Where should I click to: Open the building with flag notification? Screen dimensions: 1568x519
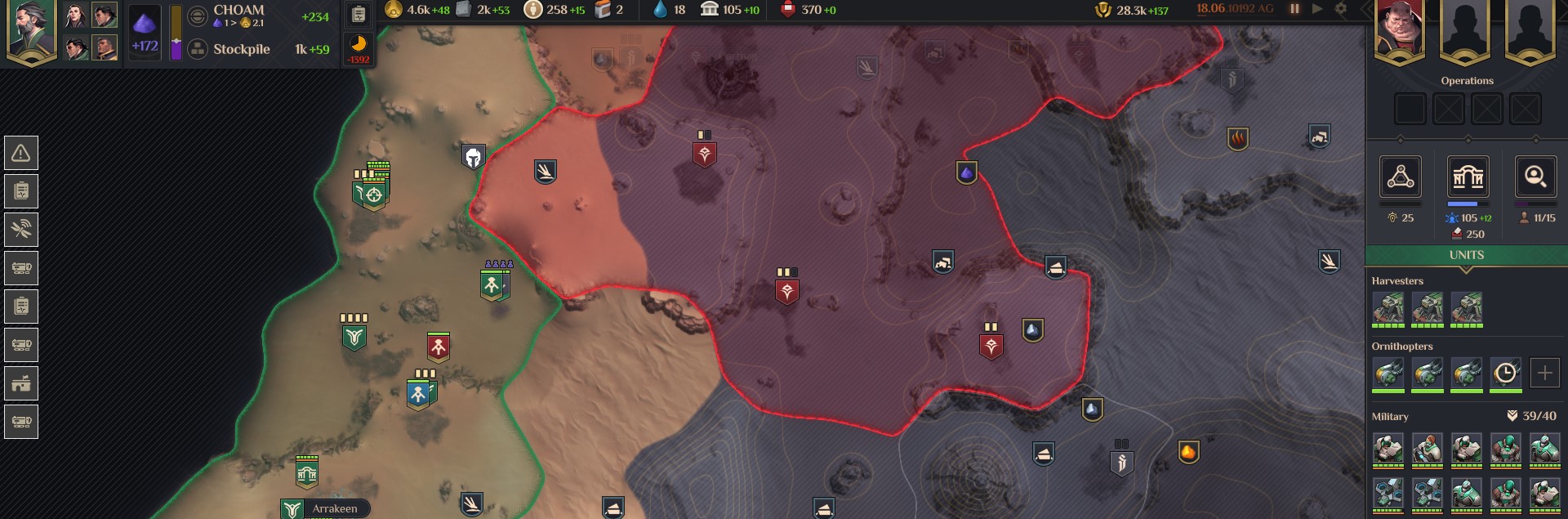pos(21,383)
